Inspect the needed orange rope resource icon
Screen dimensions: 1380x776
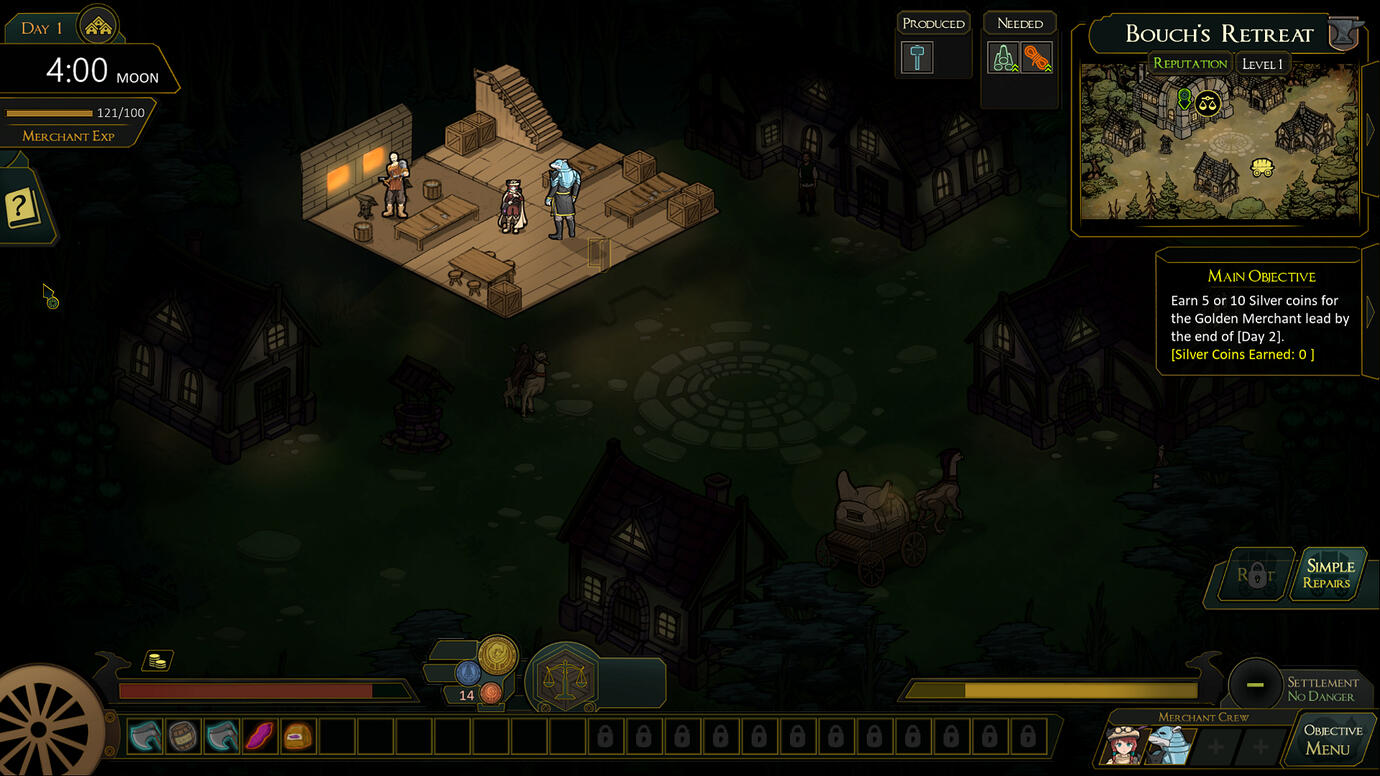pyautogui.click(x=1037, y=58)
